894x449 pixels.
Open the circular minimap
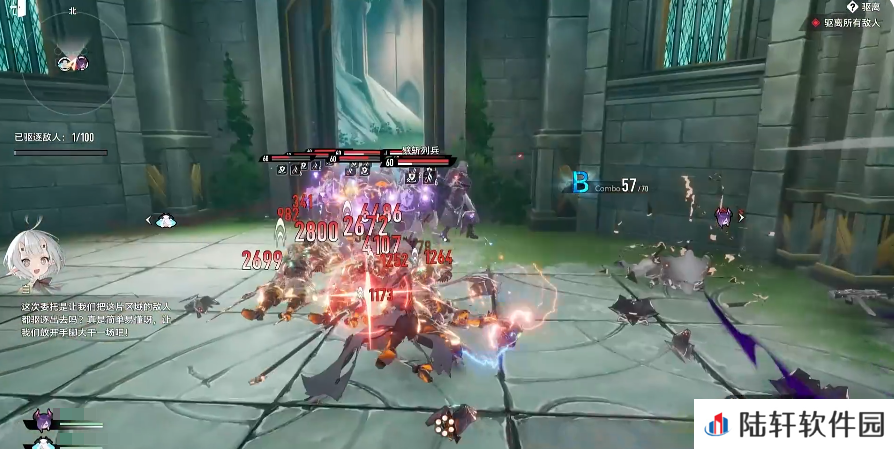pyautogui.click(x=72, y=60)
